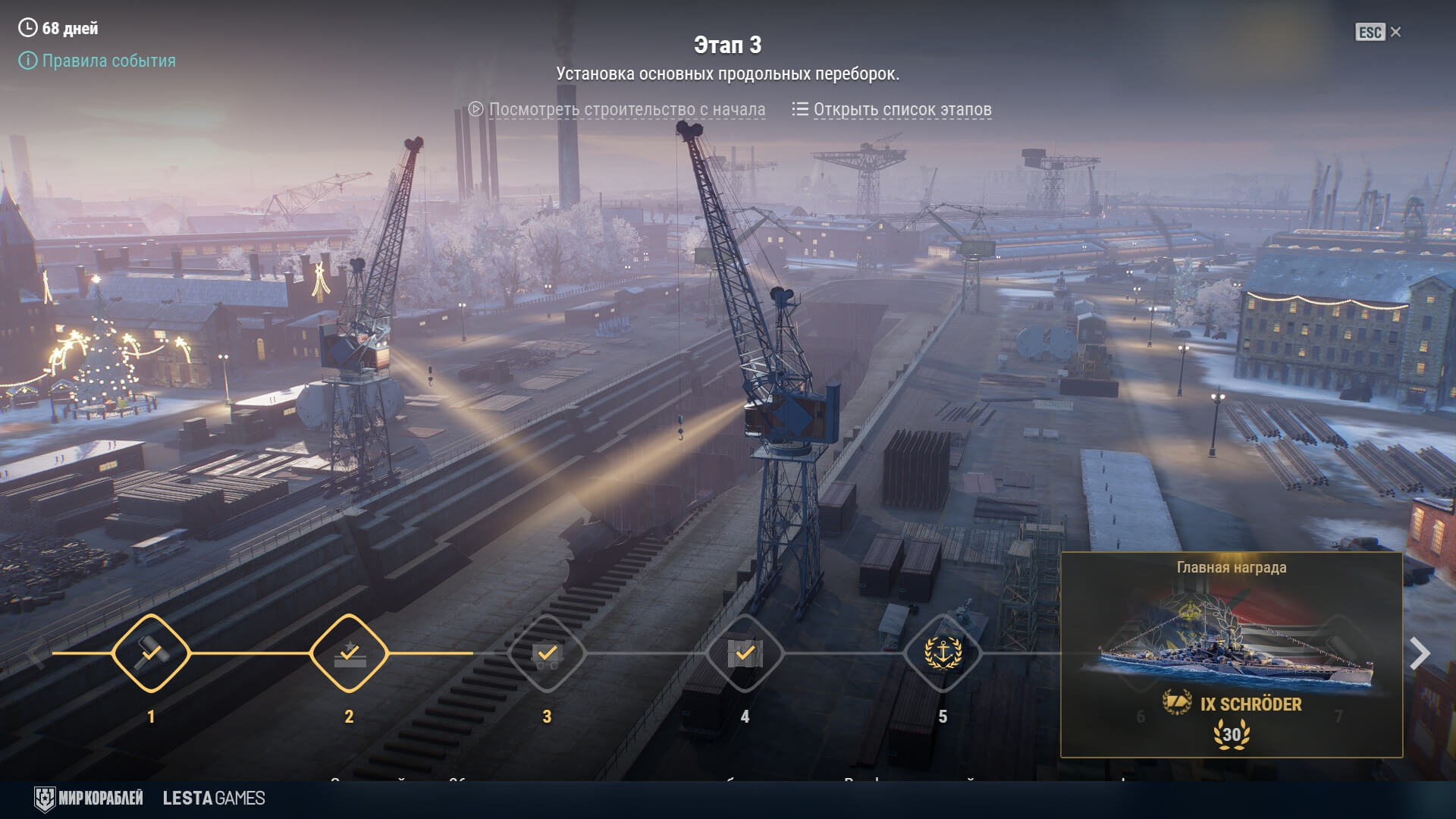The height and width of the screenshot is (819, 1456).
Task: Select stage 1 hammer marker
Action: tap(151, 653)
